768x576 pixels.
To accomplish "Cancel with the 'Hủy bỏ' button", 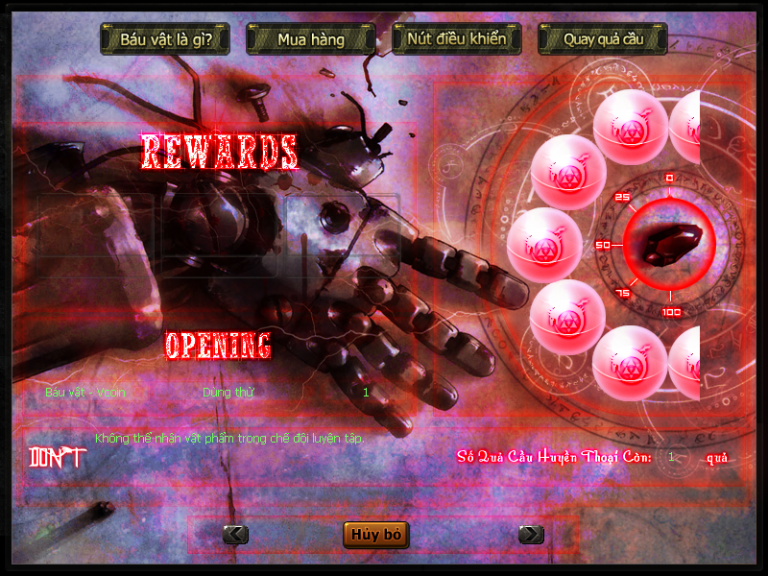I will (x=376, y=535).
